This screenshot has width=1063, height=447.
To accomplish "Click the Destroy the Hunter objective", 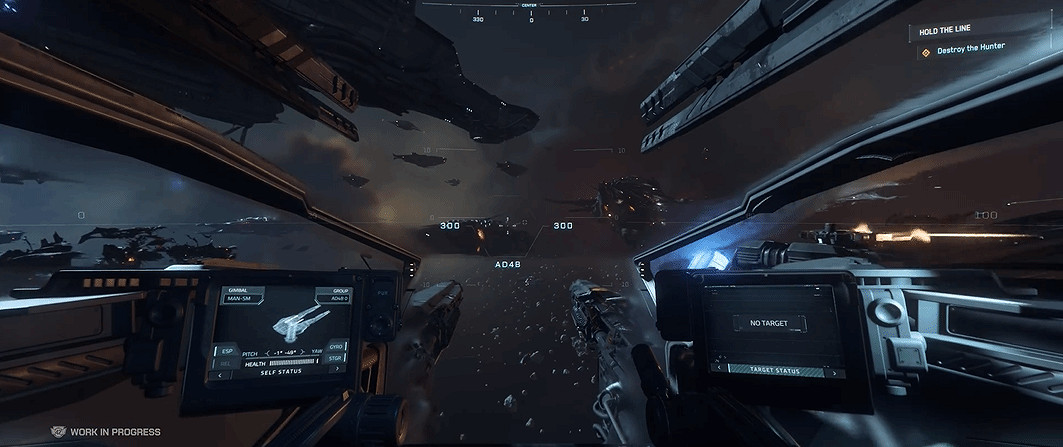I will click(x=970, y=48).
